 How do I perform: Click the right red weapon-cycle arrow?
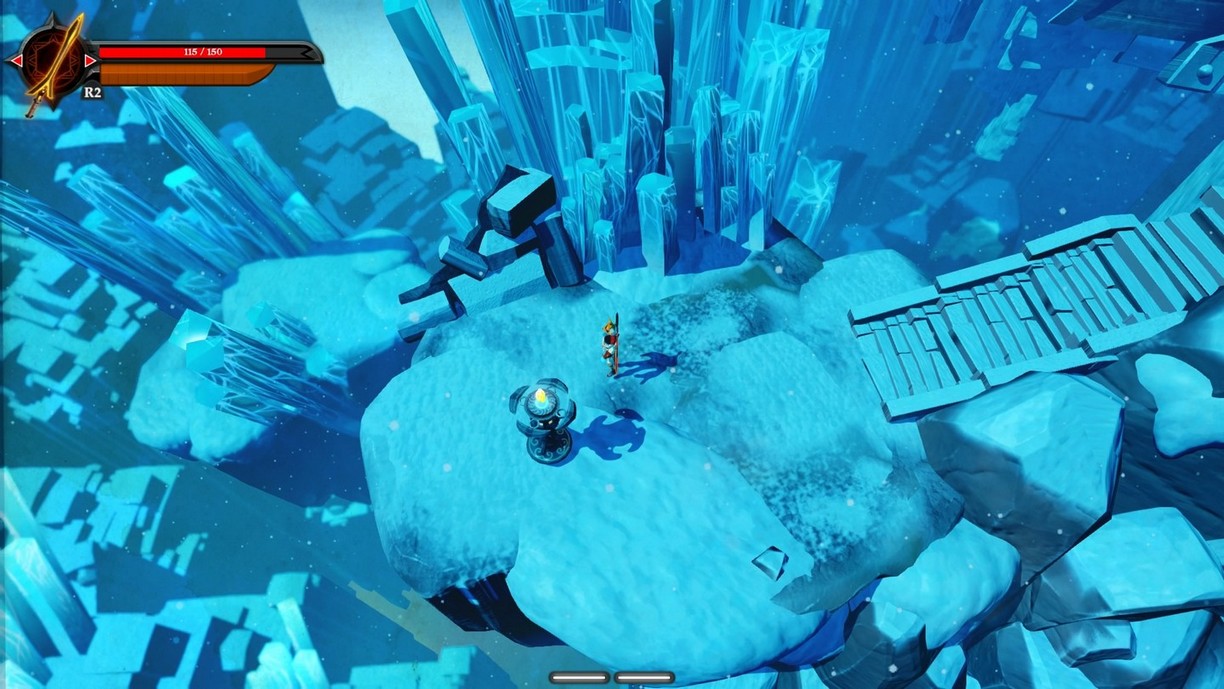tap(90, 61)
